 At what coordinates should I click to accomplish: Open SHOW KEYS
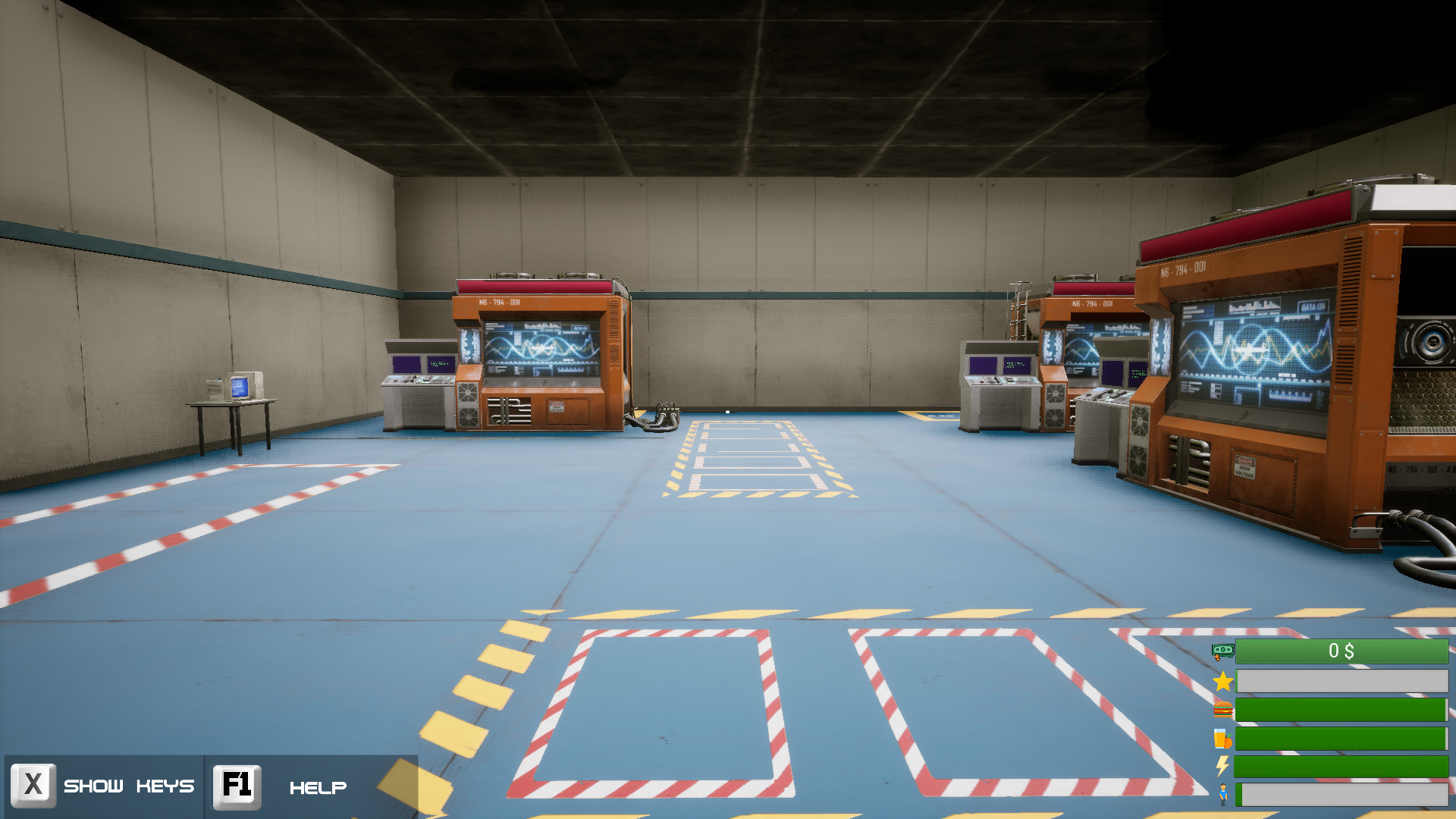129,786
